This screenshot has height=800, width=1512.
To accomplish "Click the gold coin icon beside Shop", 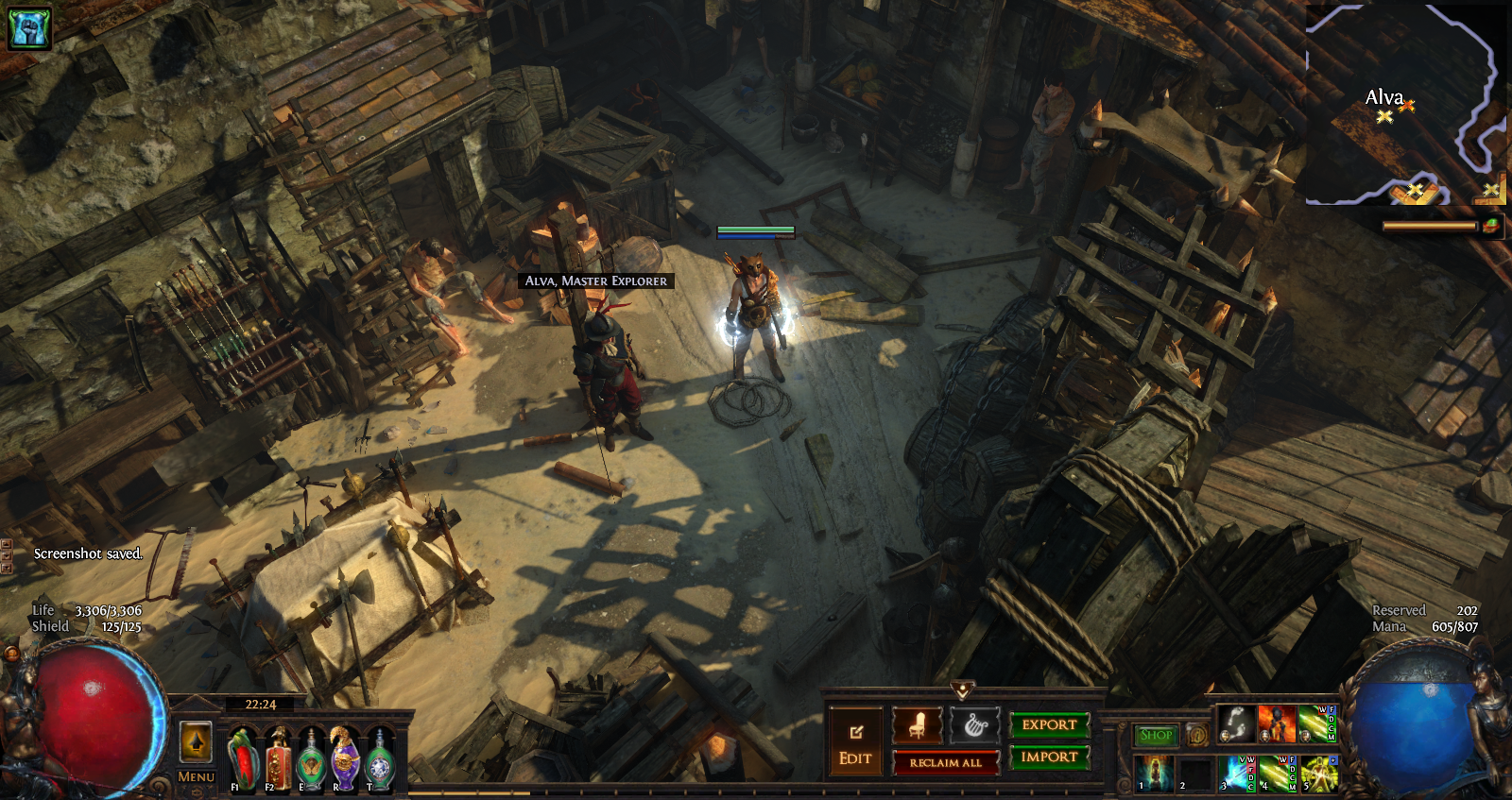I will point(1196,735).
